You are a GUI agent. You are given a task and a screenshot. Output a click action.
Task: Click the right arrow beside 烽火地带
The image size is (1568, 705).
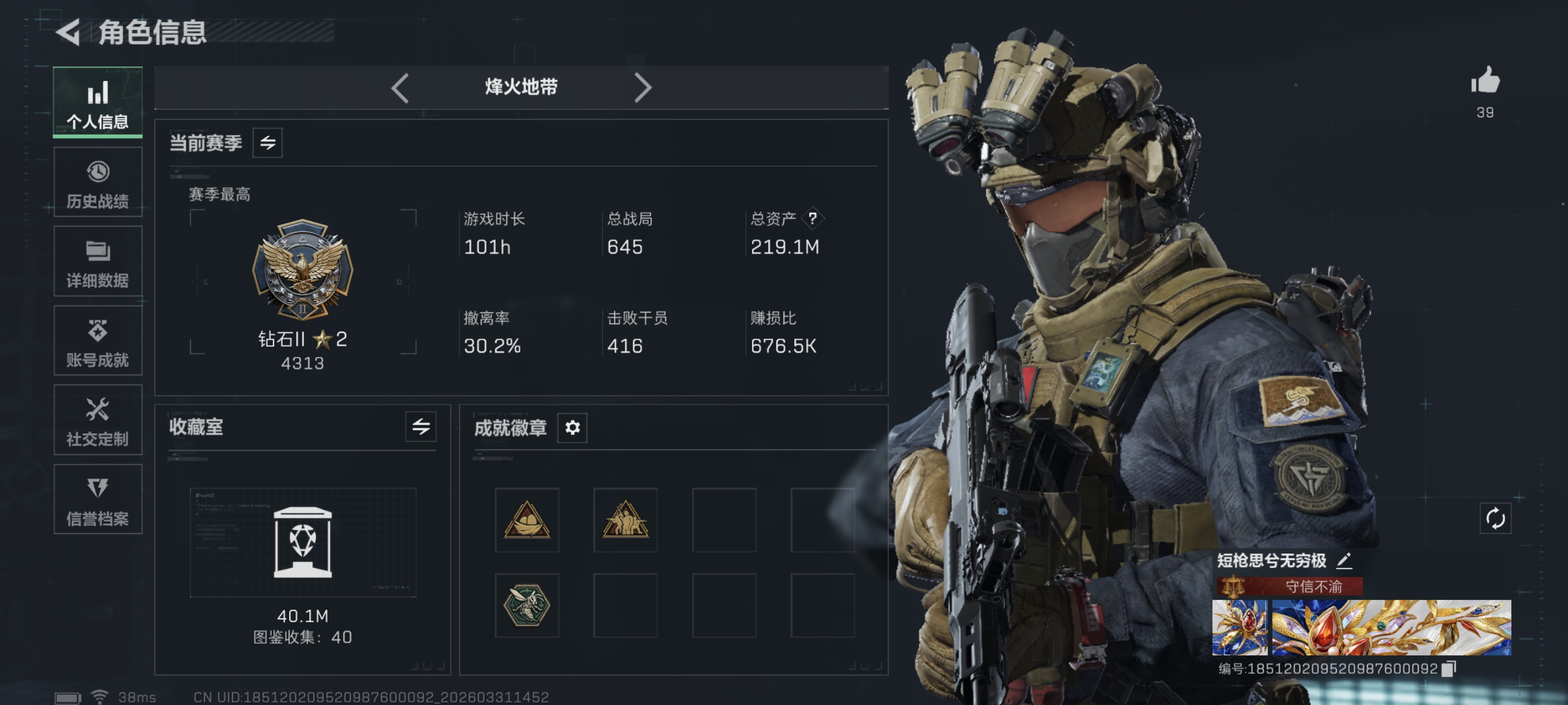(642, 88)
